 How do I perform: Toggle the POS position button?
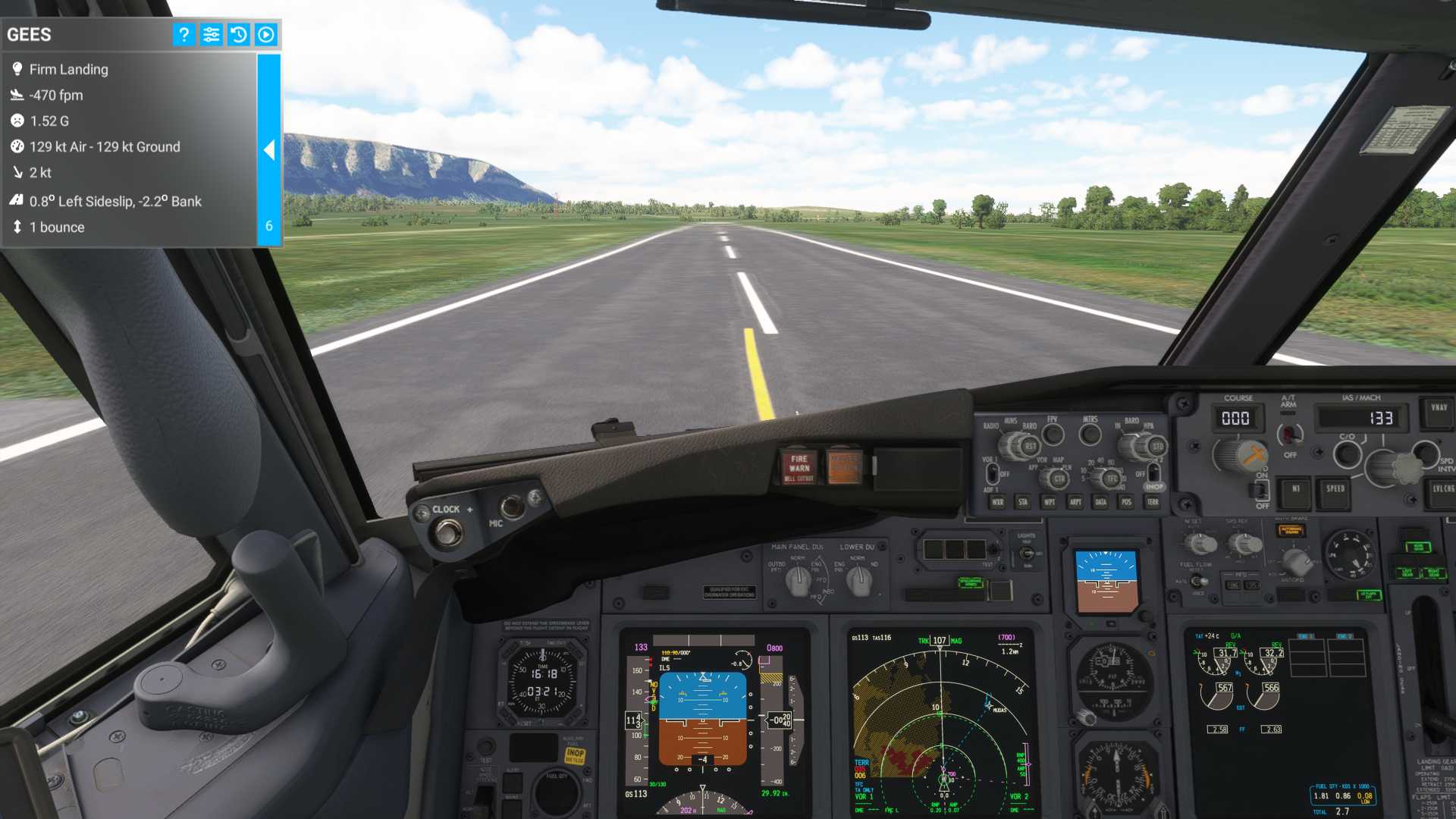[x=1127, y=502]
